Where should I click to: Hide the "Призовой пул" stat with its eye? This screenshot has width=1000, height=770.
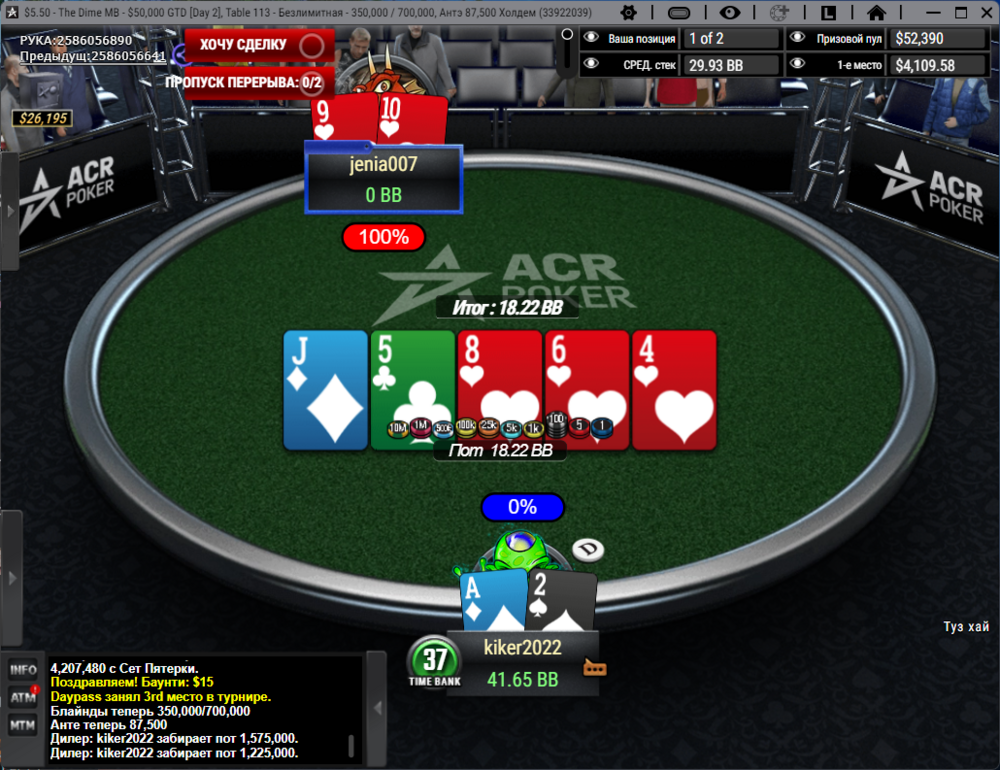[x=797, y=39]
